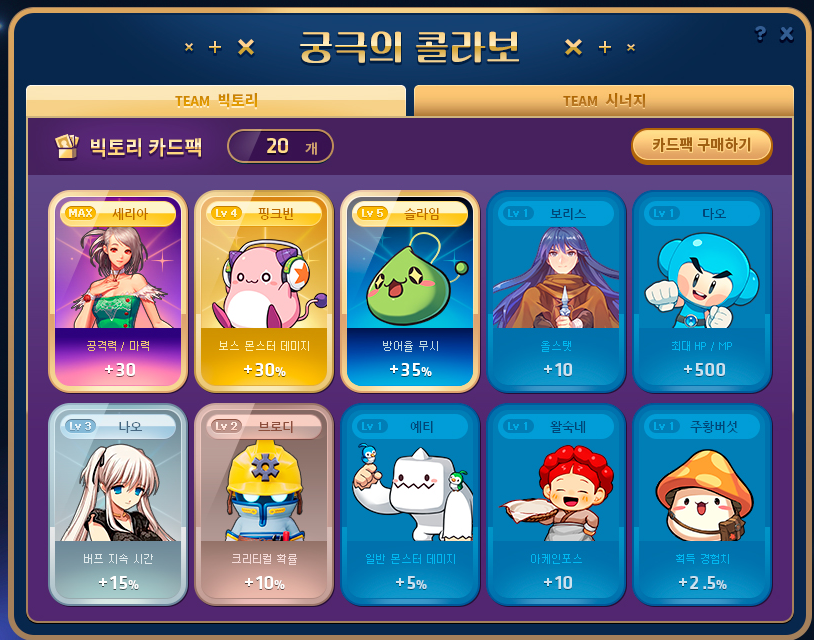Select the 세리아 MAX card

[x=118, y=290]
